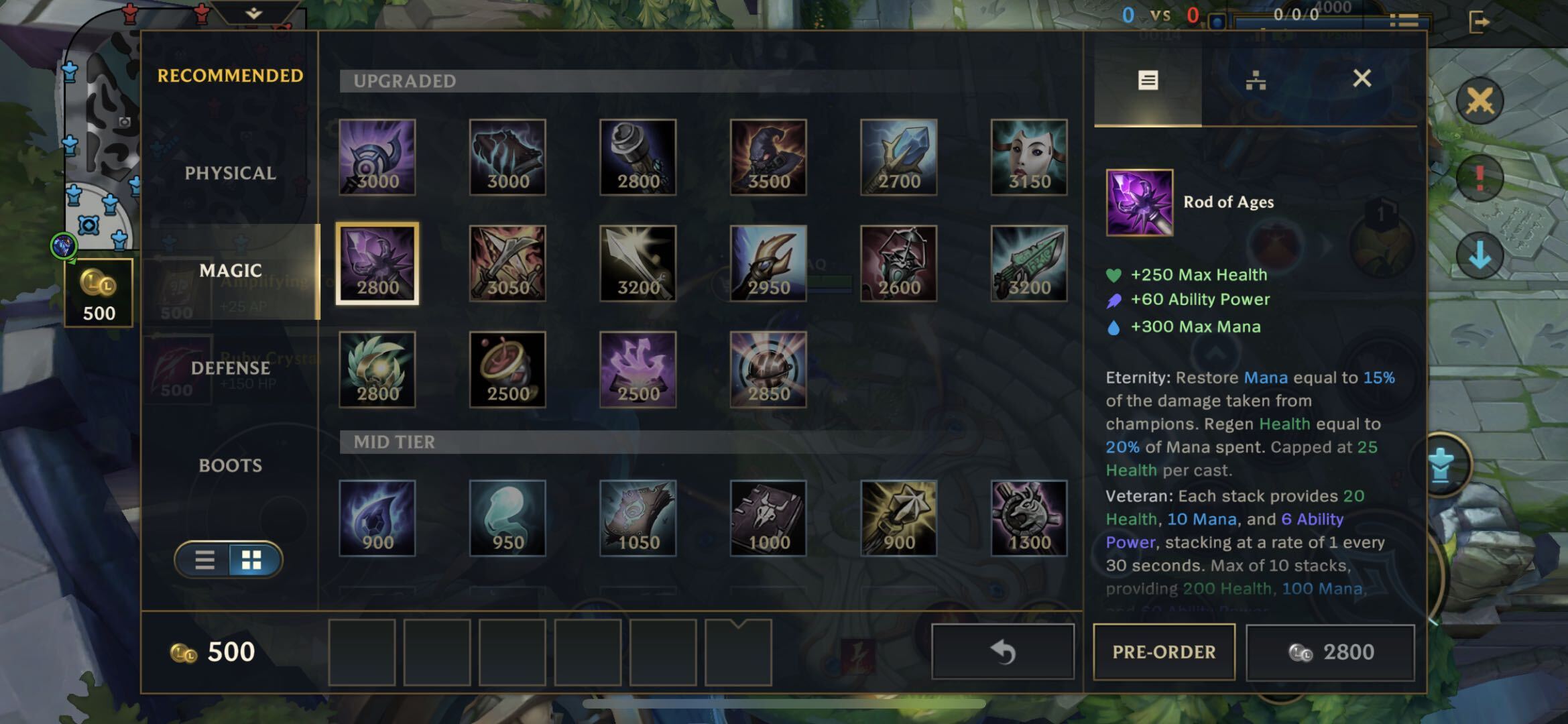
Task: Undo the last shop purchase
Action: pyautogui.click(x=1003, y=652)
